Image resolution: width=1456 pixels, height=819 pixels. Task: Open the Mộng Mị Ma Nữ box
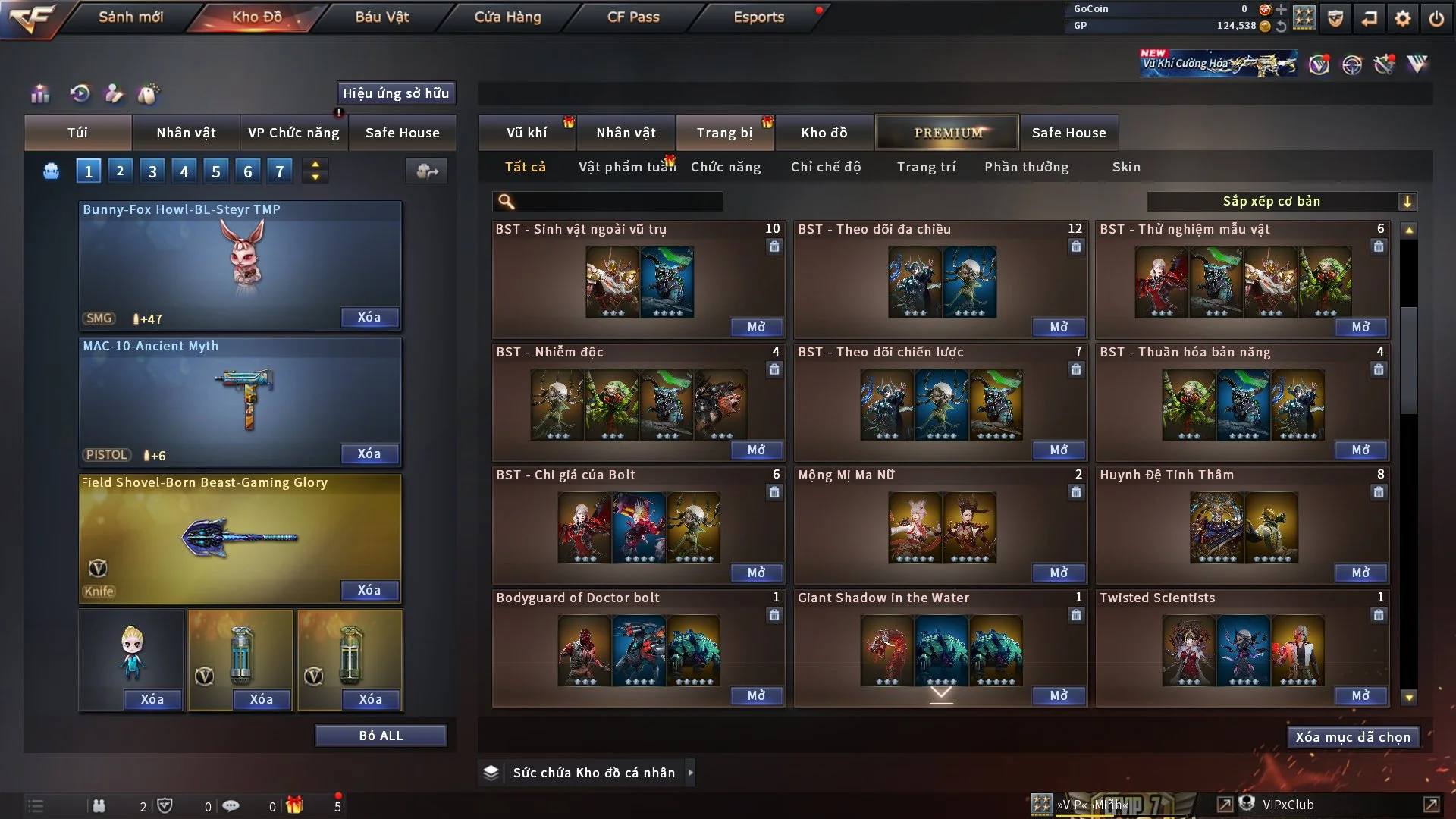coord(1059,573)
